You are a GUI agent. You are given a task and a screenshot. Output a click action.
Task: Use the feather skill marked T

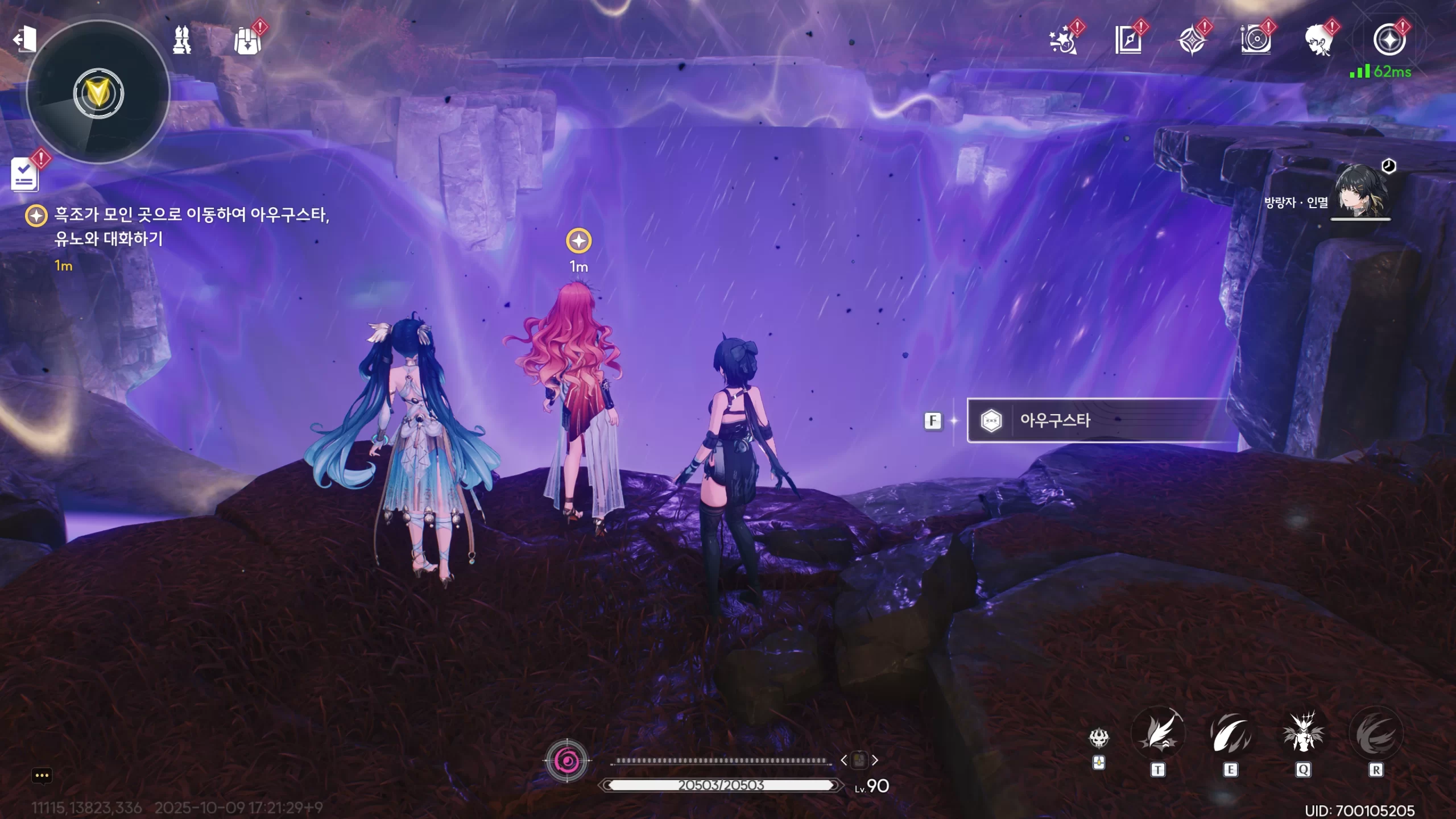pos(1158,734)
